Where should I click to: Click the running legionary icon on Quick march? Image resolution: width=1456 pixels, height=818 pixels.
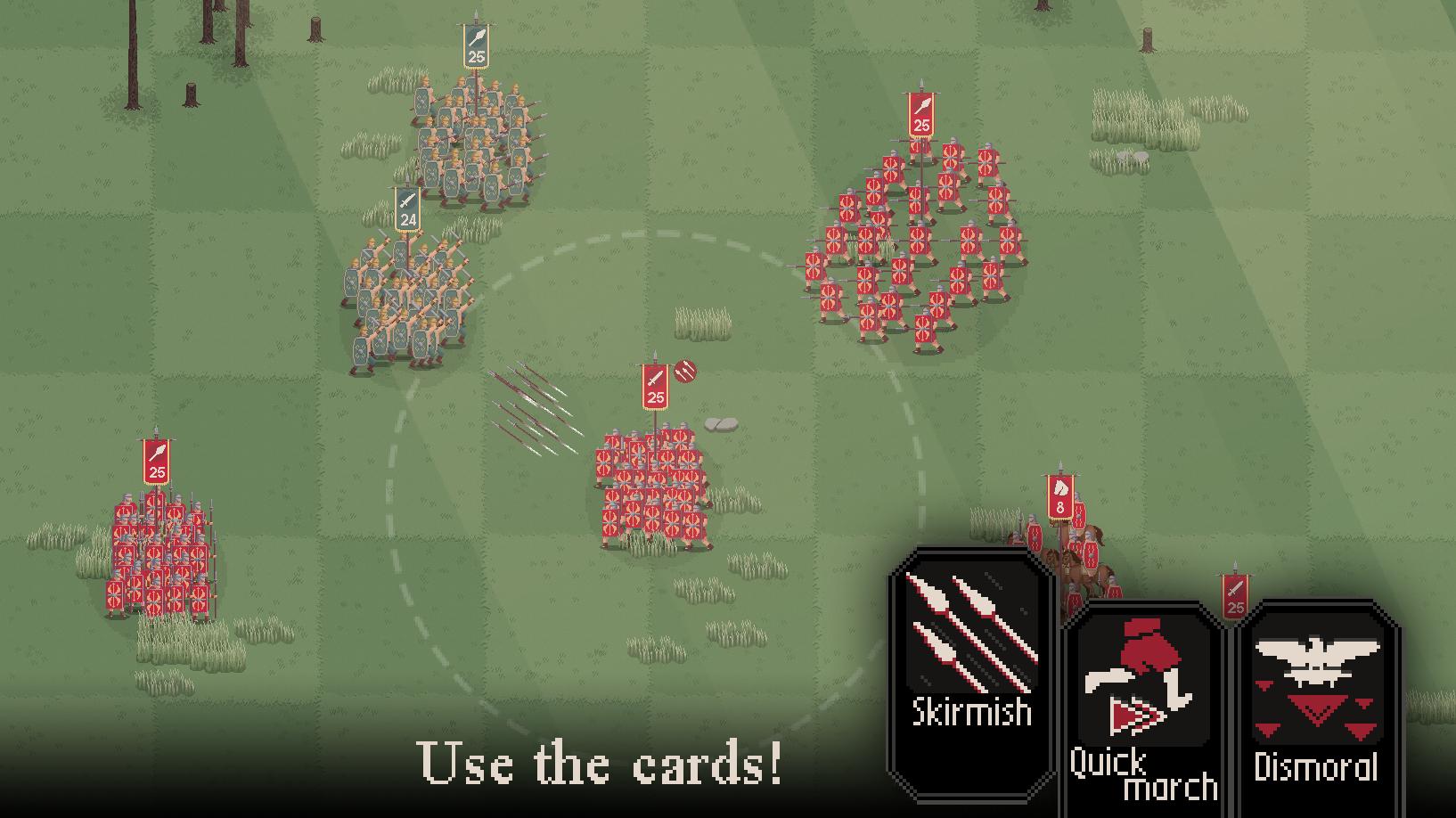point(1141,677)
